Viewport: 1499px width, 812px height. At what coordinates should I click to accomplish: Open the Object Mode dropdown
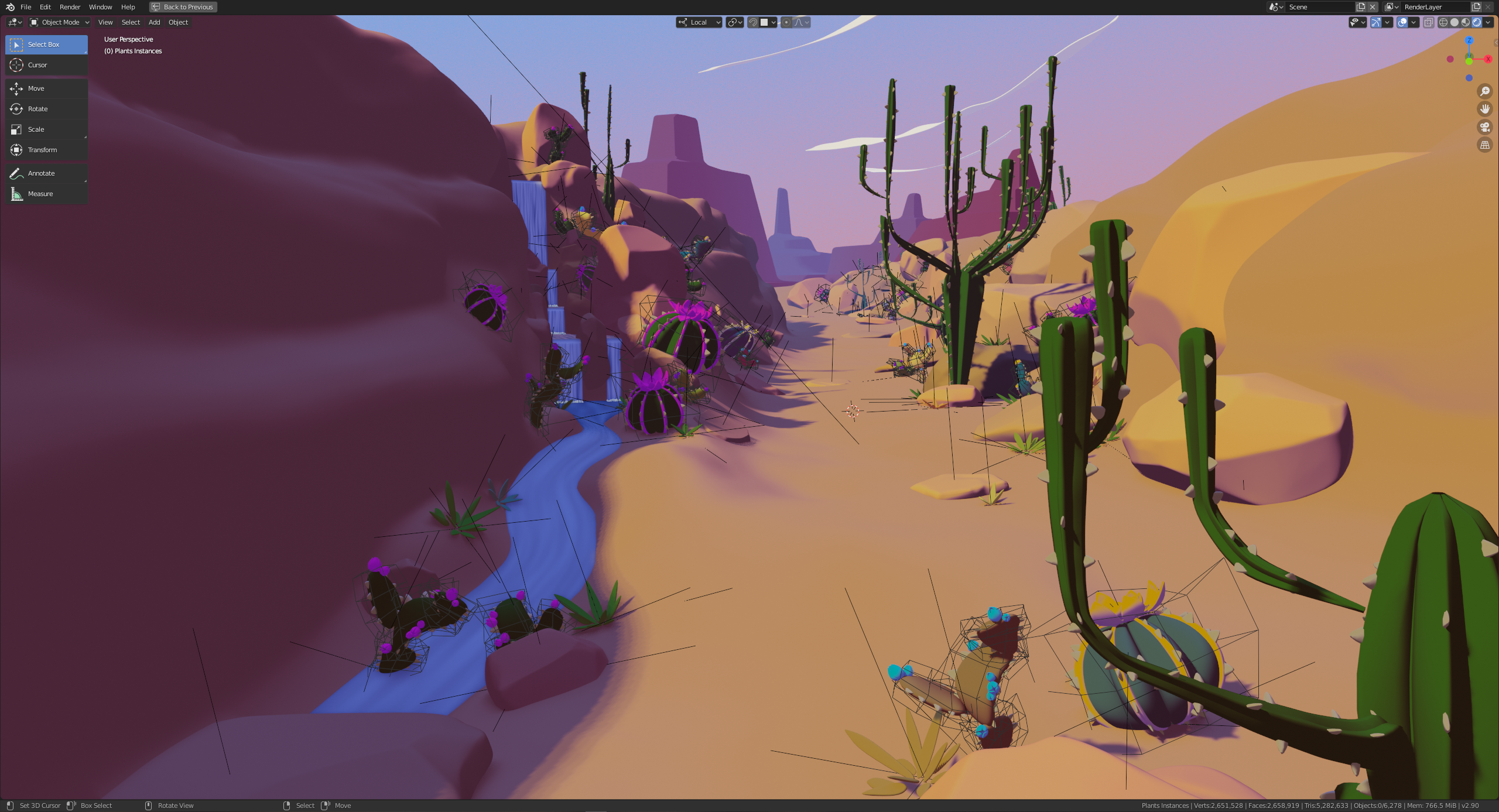click(x=60, y=22)
